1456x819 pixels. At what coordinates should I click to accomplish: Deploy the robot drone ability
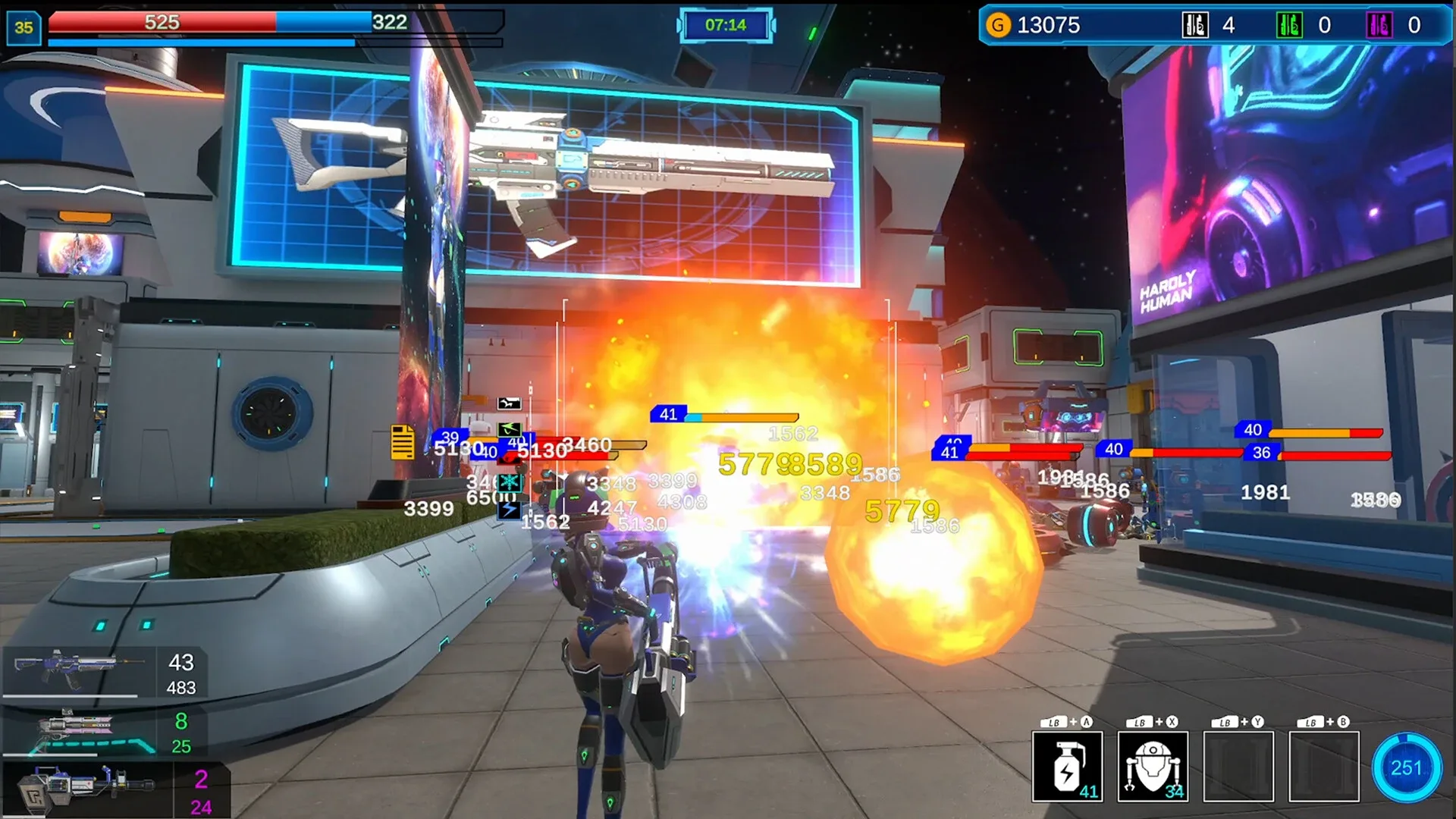[x=1153, y=767]
